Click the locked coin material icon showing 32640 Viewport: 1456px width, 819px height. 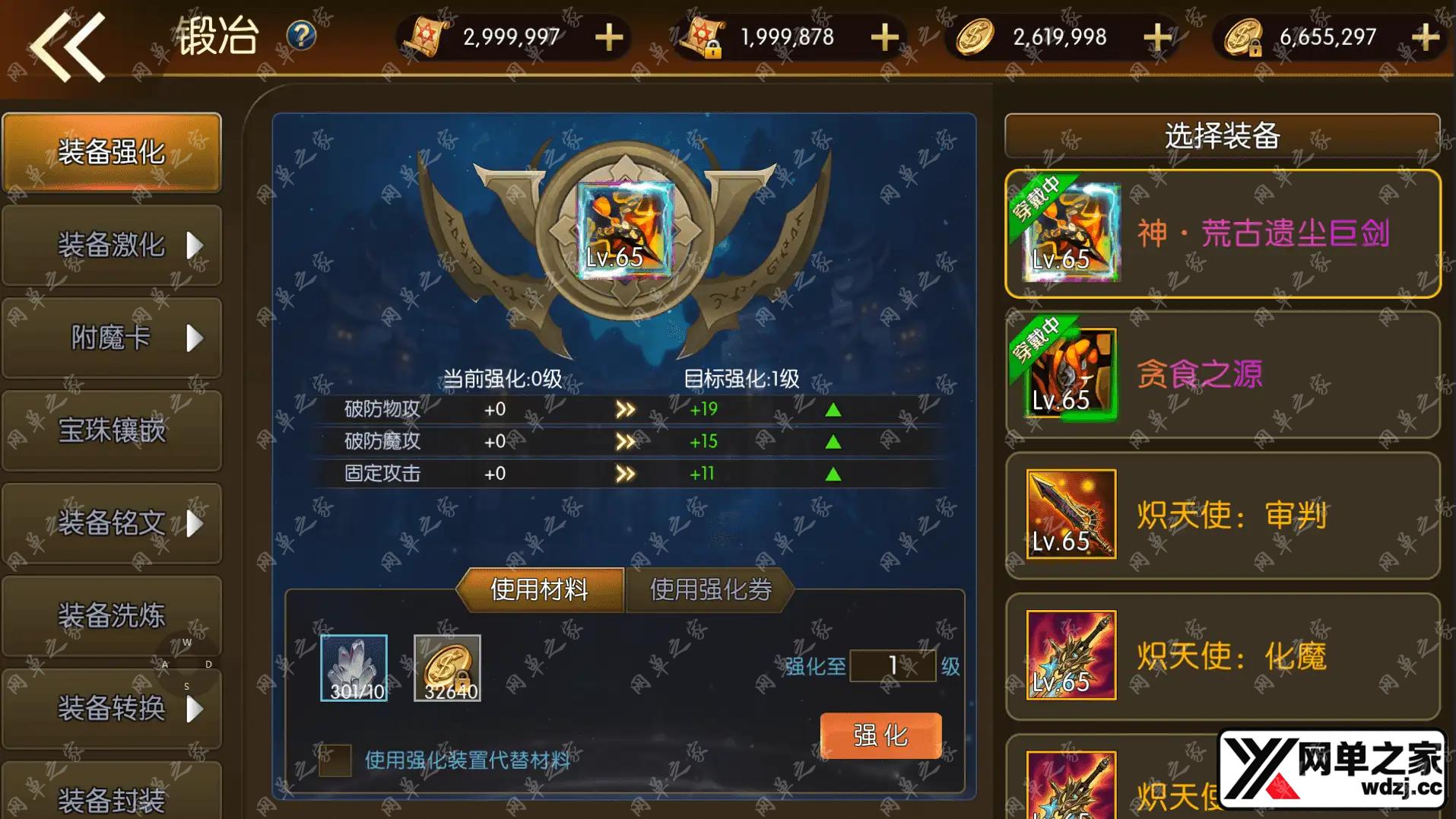click(447, 668)
